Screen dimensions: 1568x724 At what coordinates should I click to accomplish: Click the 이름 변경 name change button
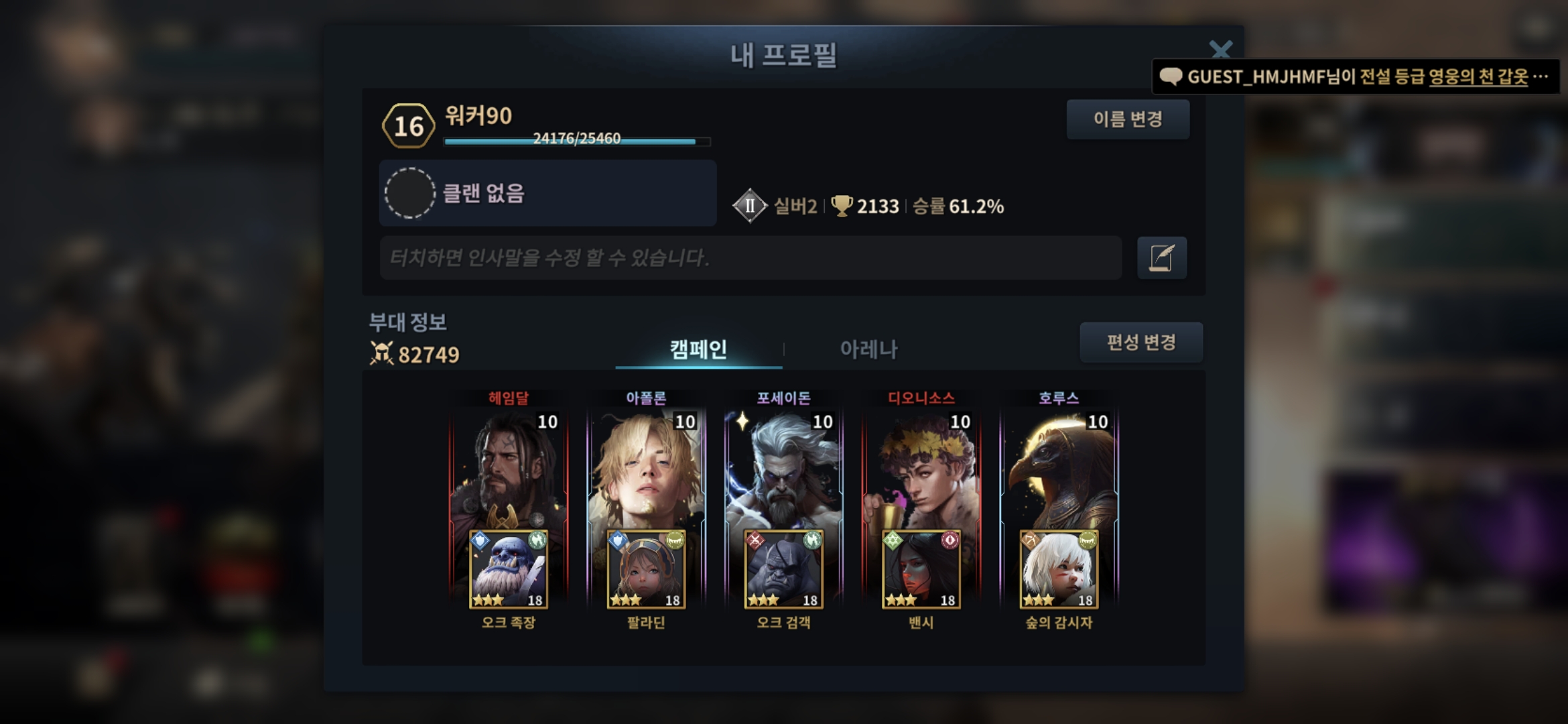click(x=1128, y=119)
